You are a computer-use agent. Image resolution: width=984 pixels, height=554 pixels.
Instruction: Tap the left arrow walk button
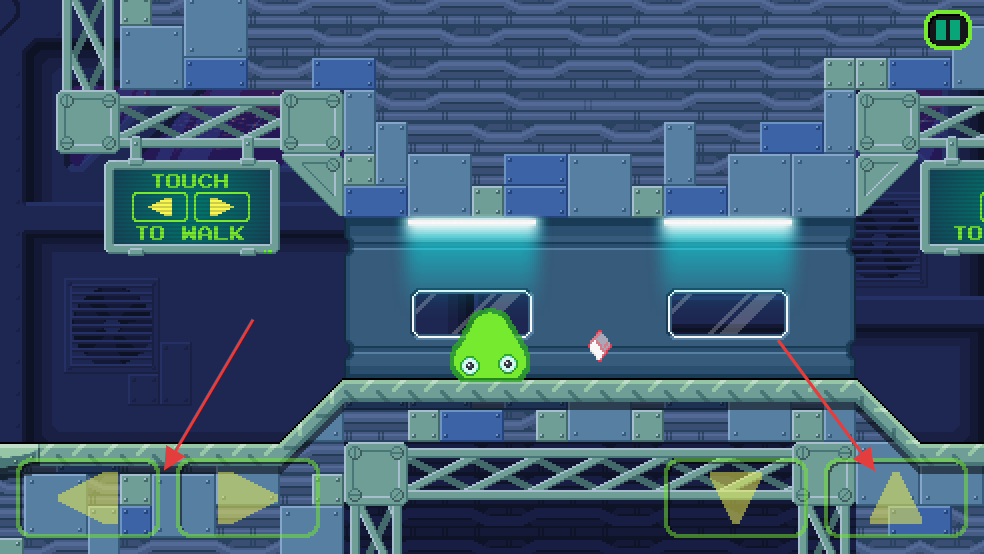pos(88,497)
